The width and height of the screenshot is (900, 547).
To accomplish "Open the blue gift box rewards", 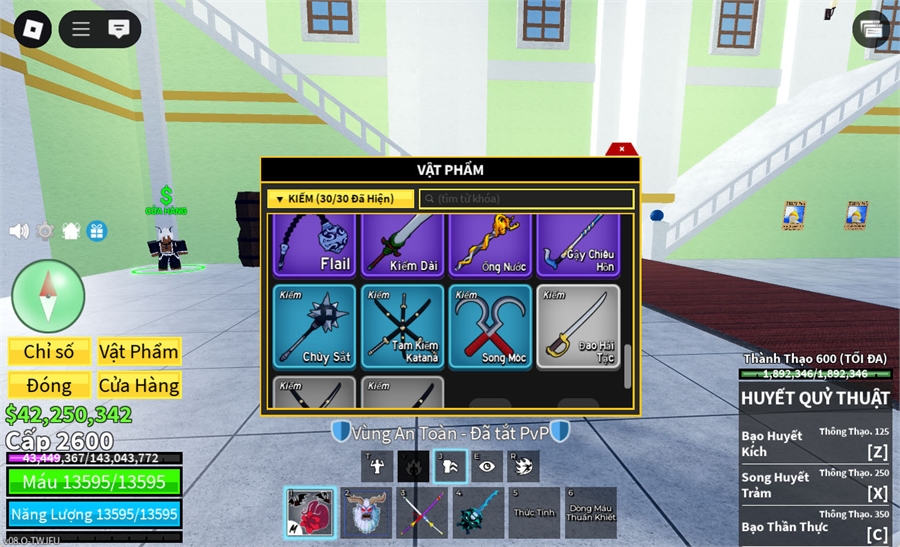I will point(97,231).
